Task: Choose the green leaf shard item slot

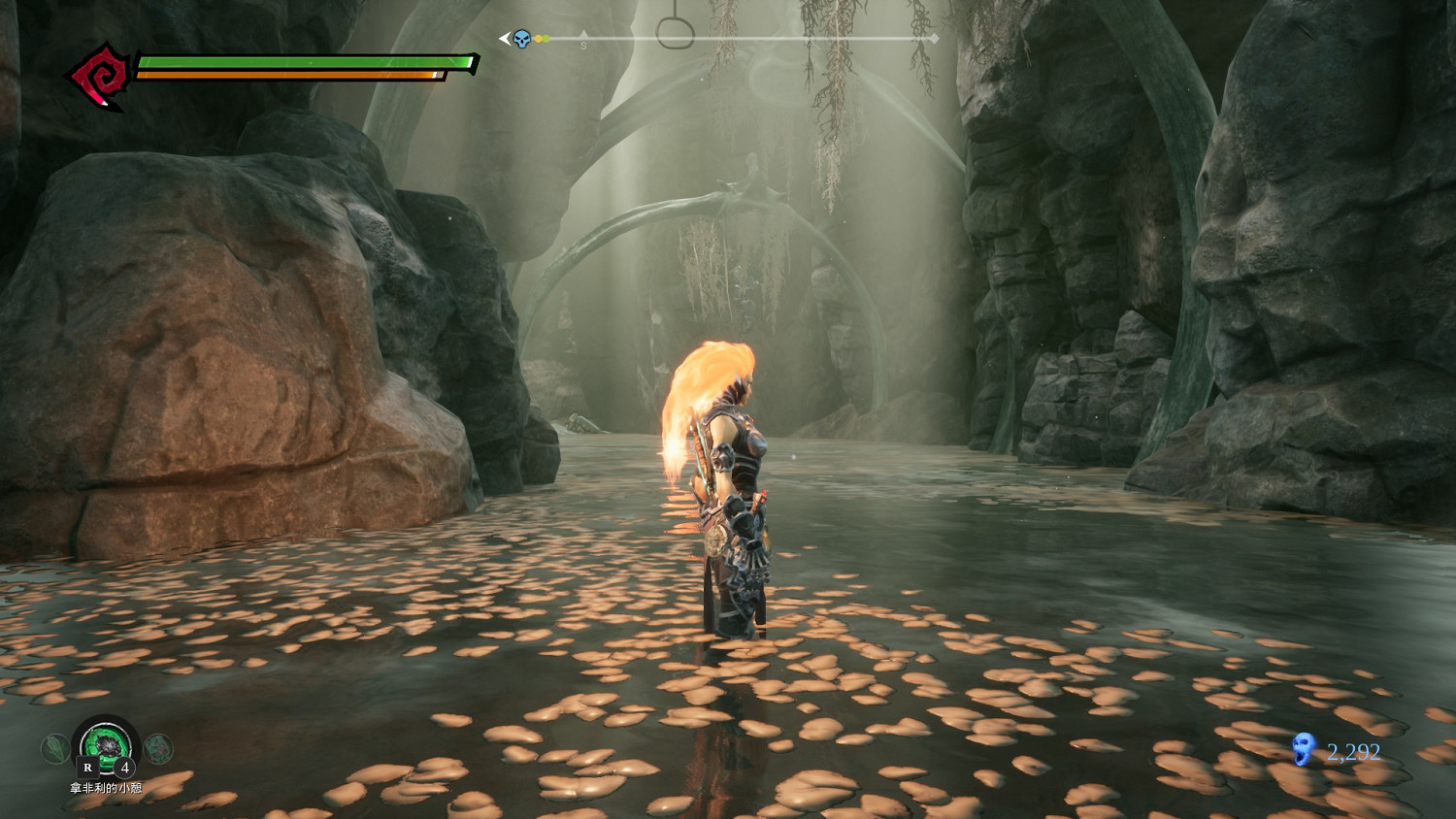Action: pos(54,748)
